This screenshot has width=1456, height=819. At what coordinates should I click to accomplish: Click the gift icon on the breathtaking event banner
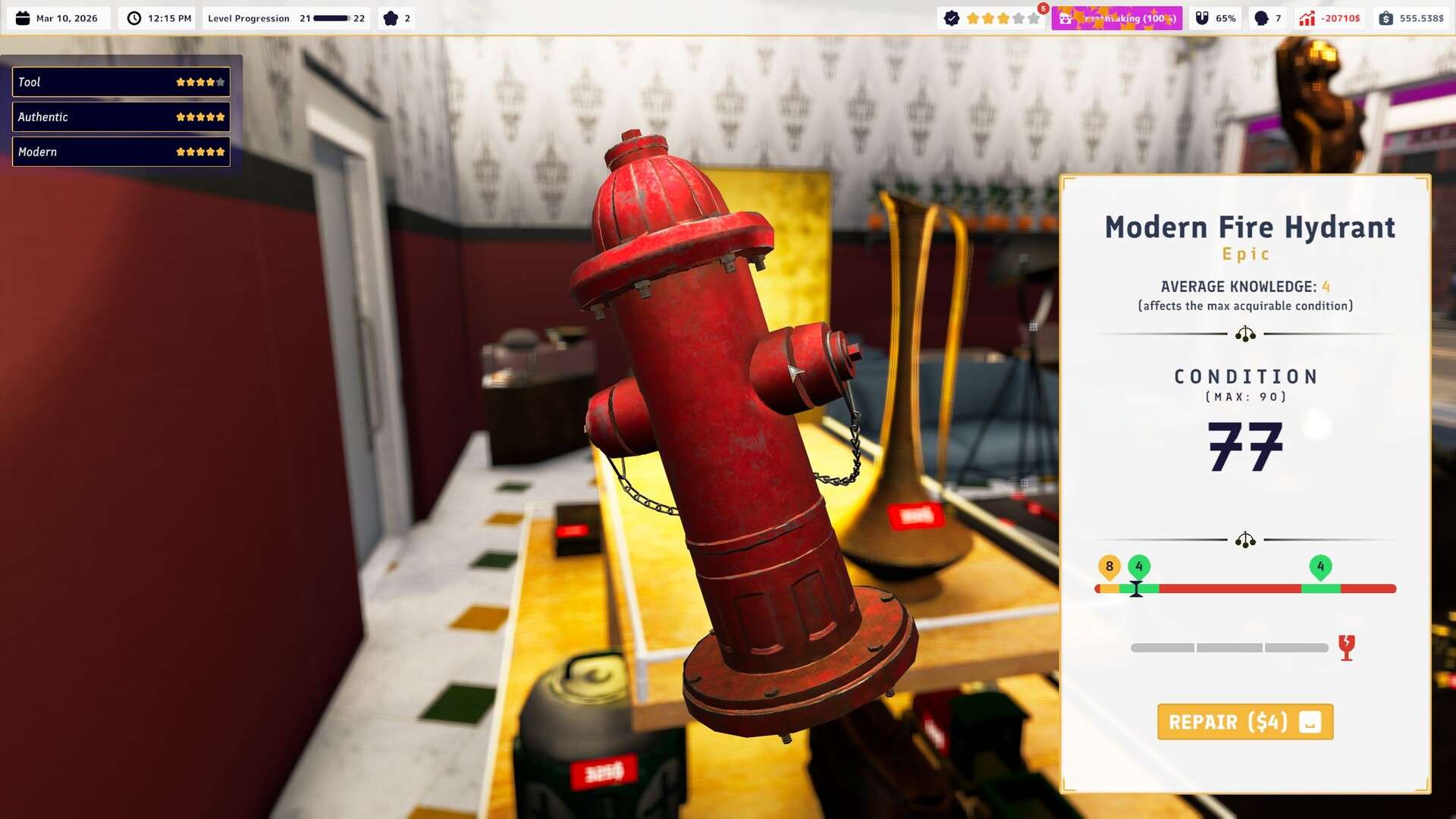click(x=1065, y=18)
